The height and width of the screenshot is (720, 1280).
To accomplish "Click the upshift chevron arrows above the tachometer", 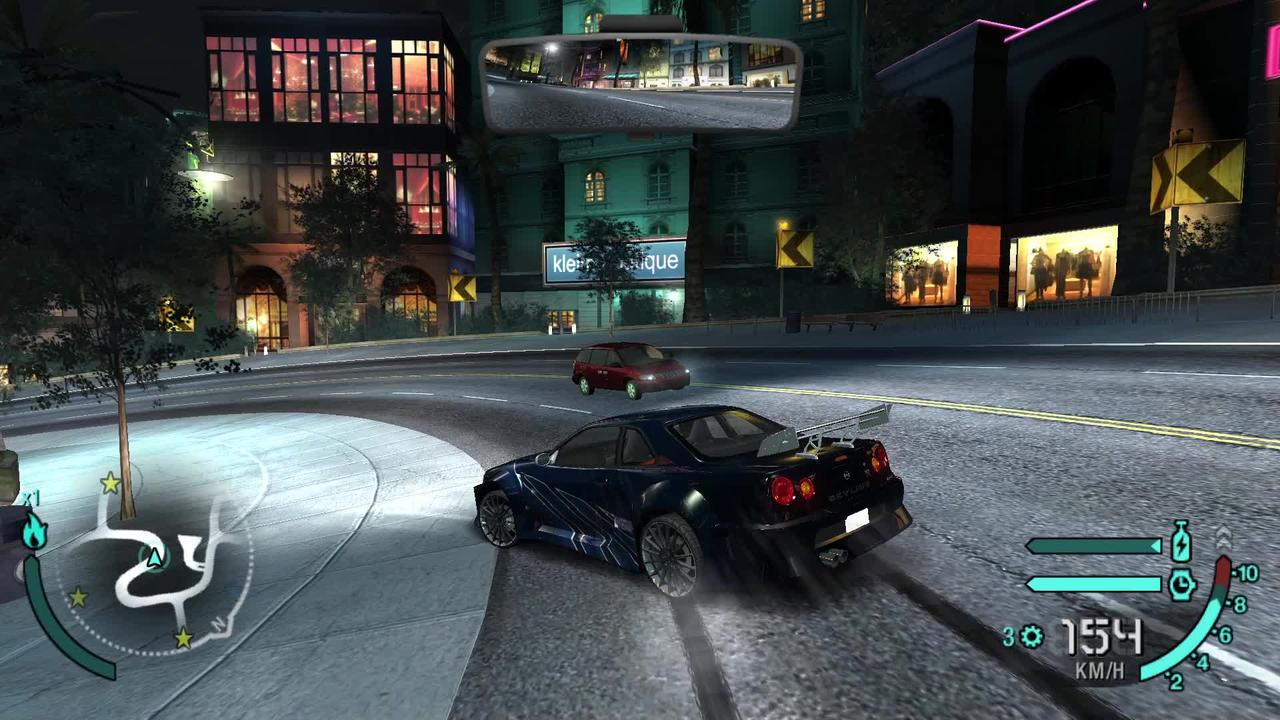I will tap(1222, 540).
